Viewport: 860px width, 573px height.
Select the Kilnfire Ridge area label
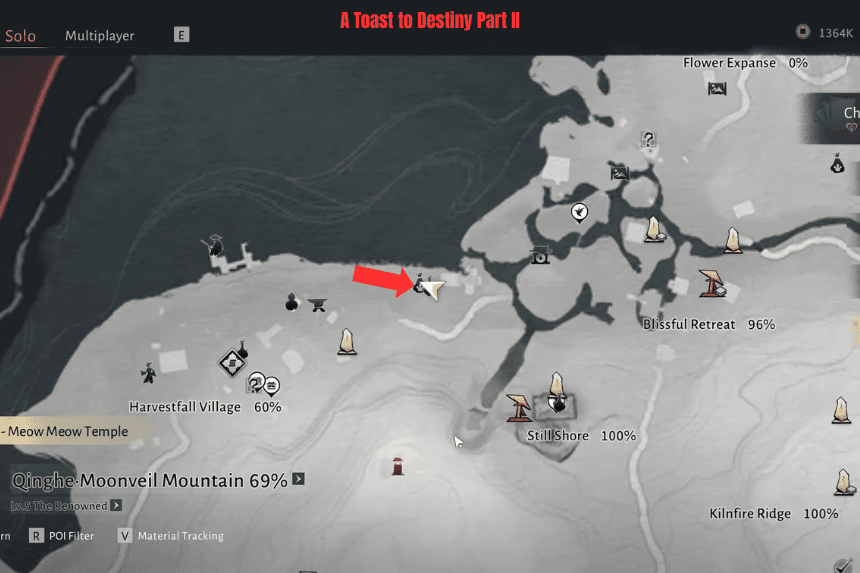750,514
